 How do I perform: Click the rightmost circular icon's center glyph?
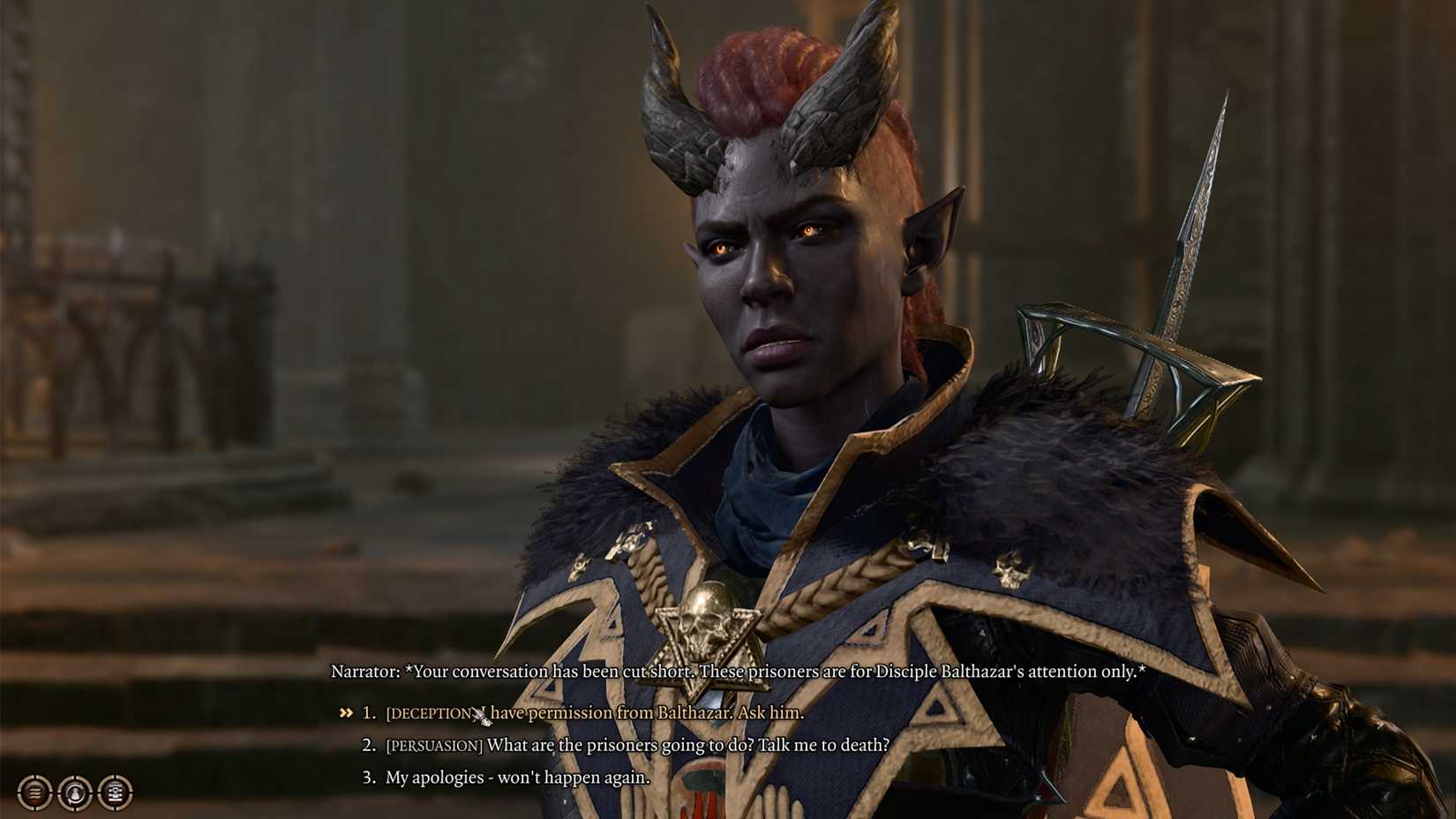[x=116, y=793]
